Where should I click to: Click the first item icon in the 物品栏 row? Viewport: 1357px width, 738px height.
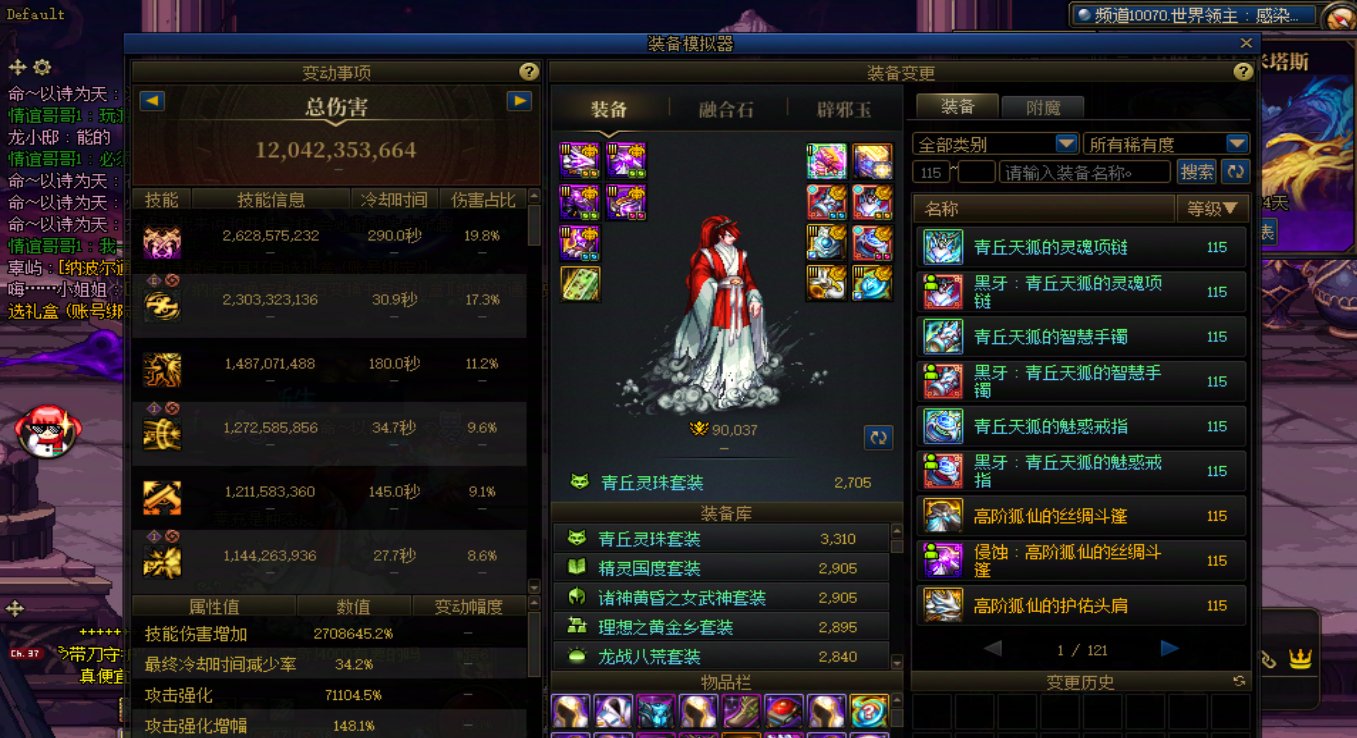570,712
